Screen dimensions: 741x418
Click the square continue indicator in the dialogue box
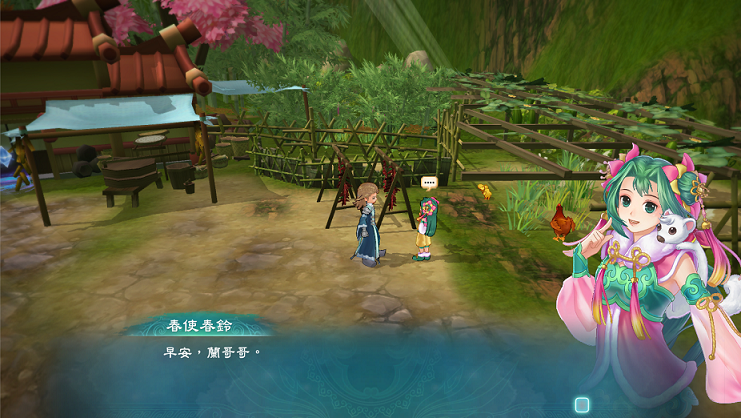(x=582, y=405)
